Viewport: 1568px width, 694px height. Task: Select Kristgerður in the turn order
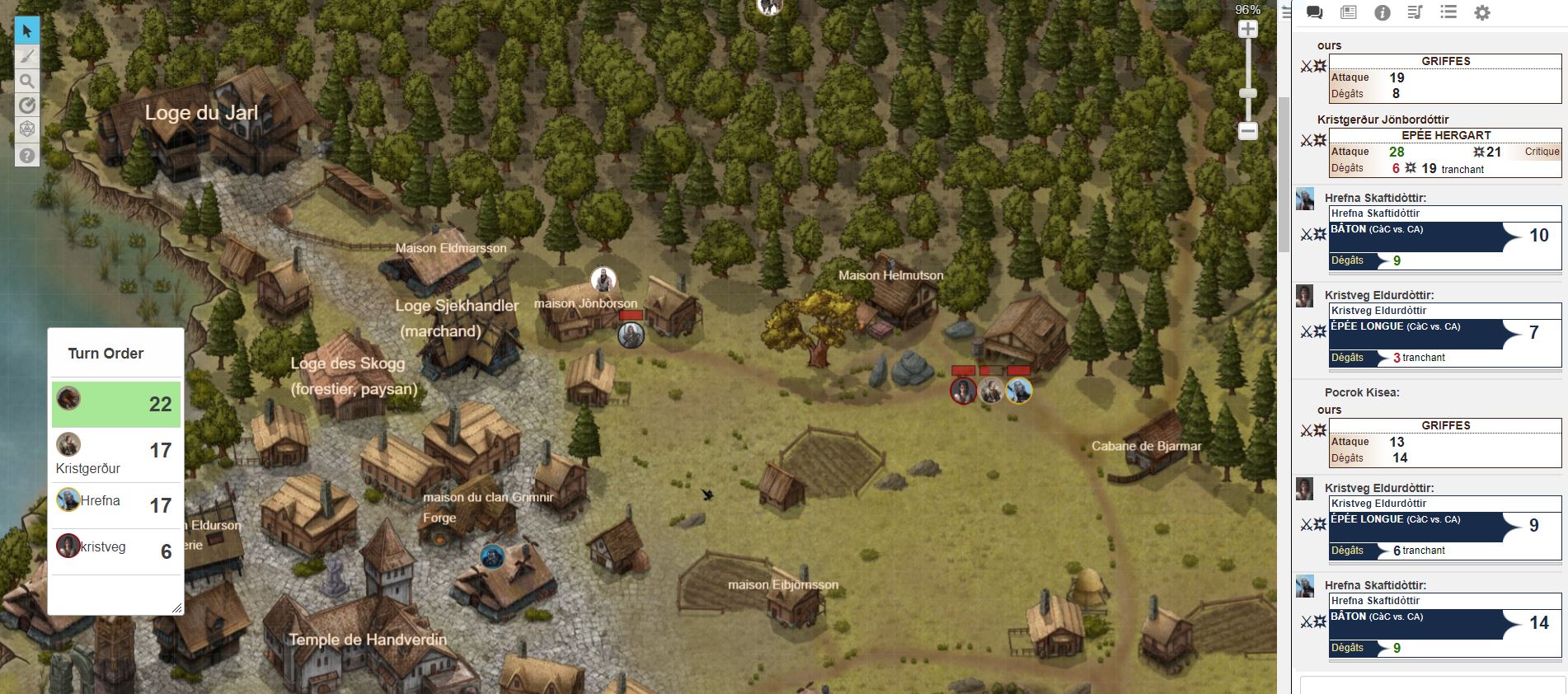click(x=115, y=455)
